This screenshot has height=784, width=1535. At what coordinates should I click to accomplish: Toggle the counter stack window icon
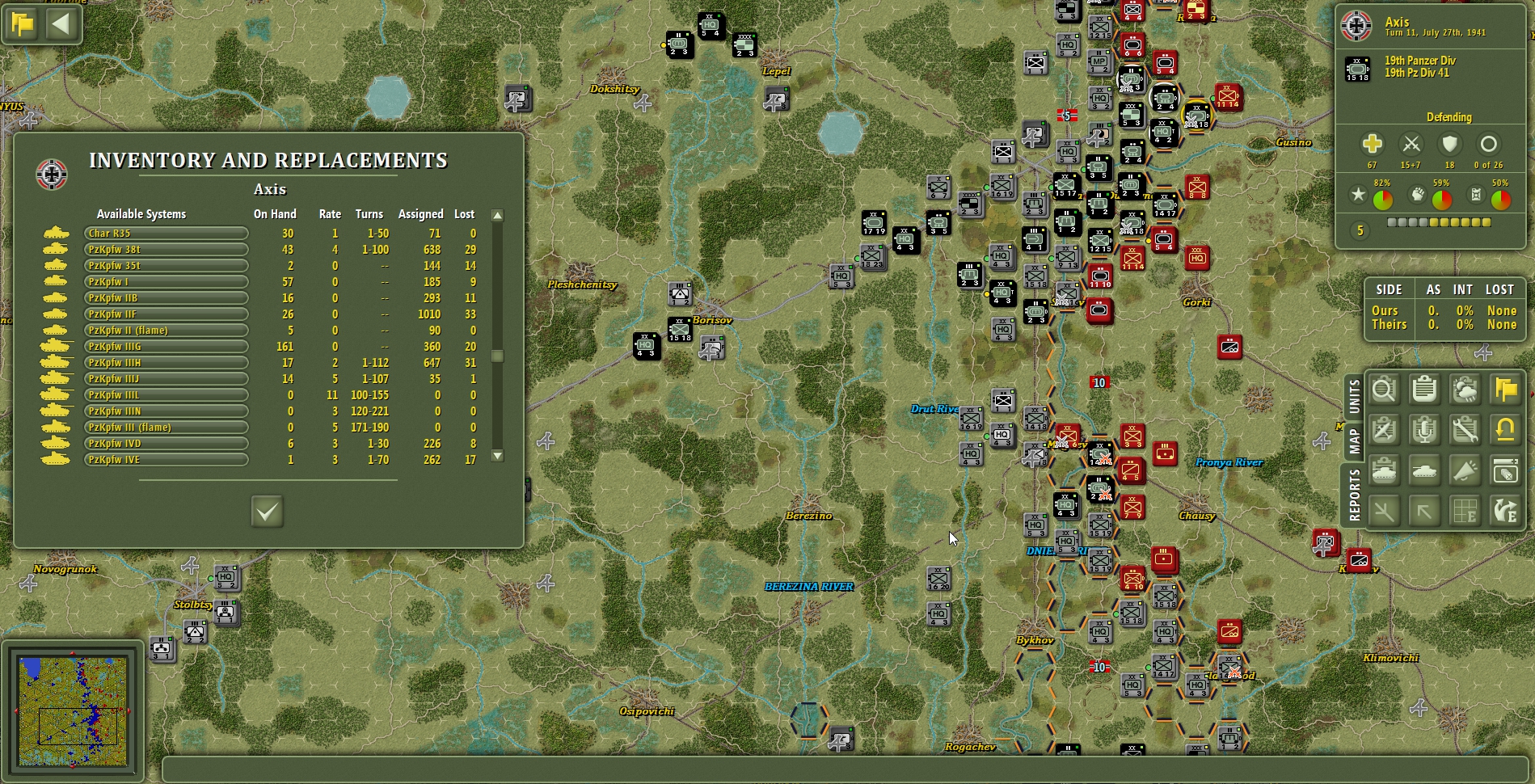click(1505, 470)
